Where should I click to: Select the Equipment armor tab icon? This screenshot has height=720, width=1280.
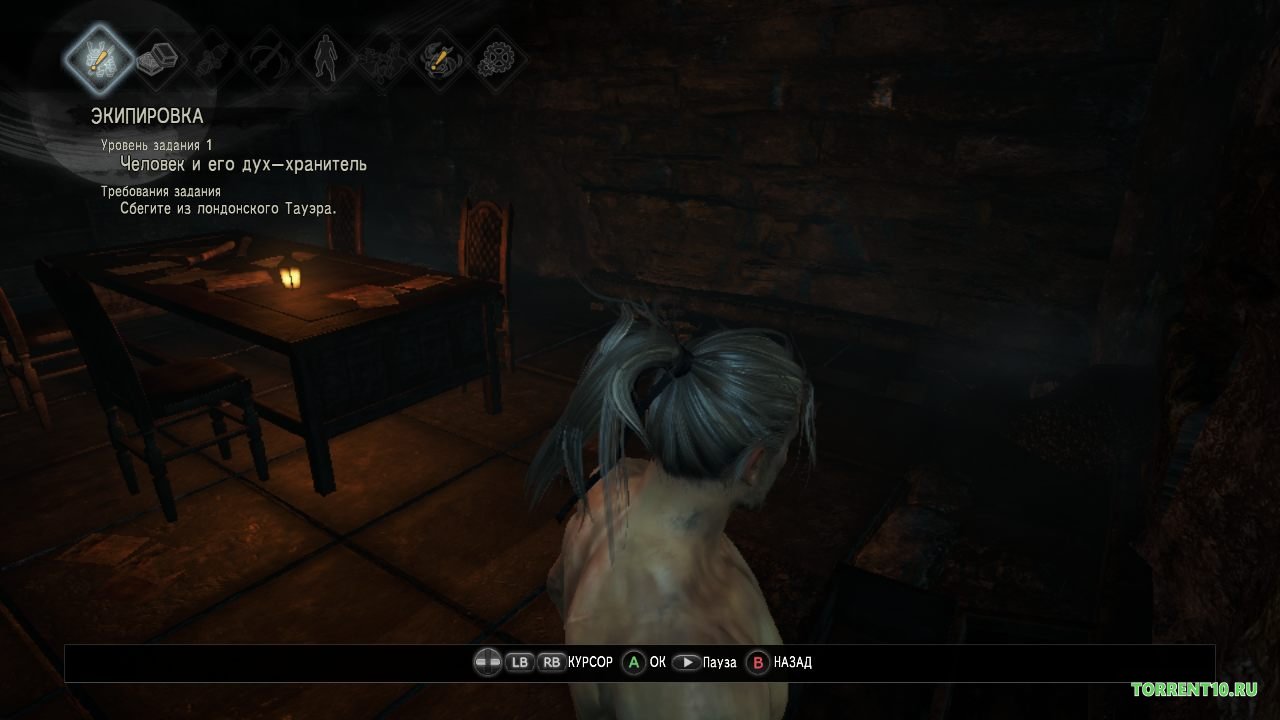[x=99, y=57]
